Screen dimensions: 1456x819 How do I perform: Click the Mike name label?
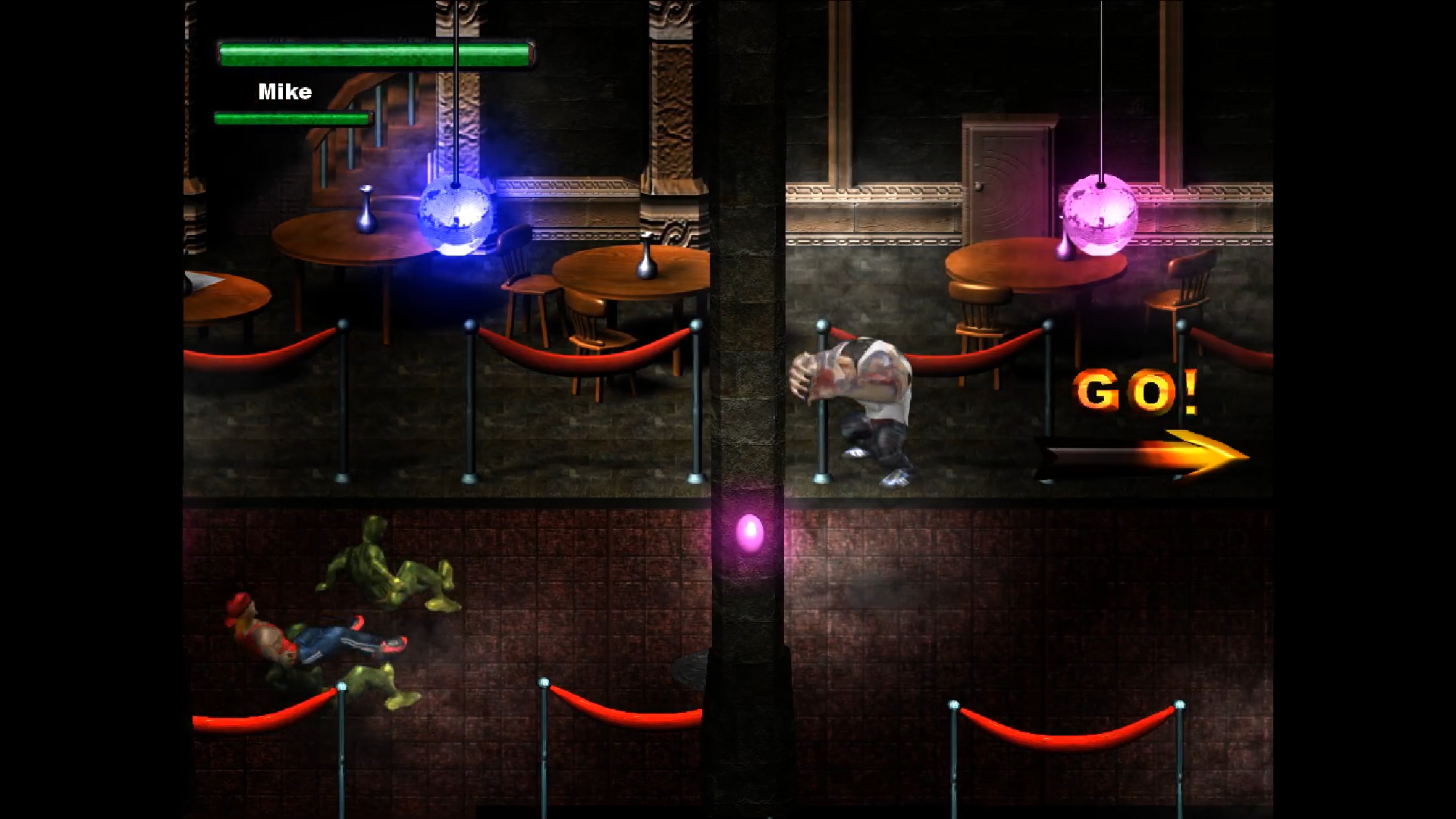[284, 92]
